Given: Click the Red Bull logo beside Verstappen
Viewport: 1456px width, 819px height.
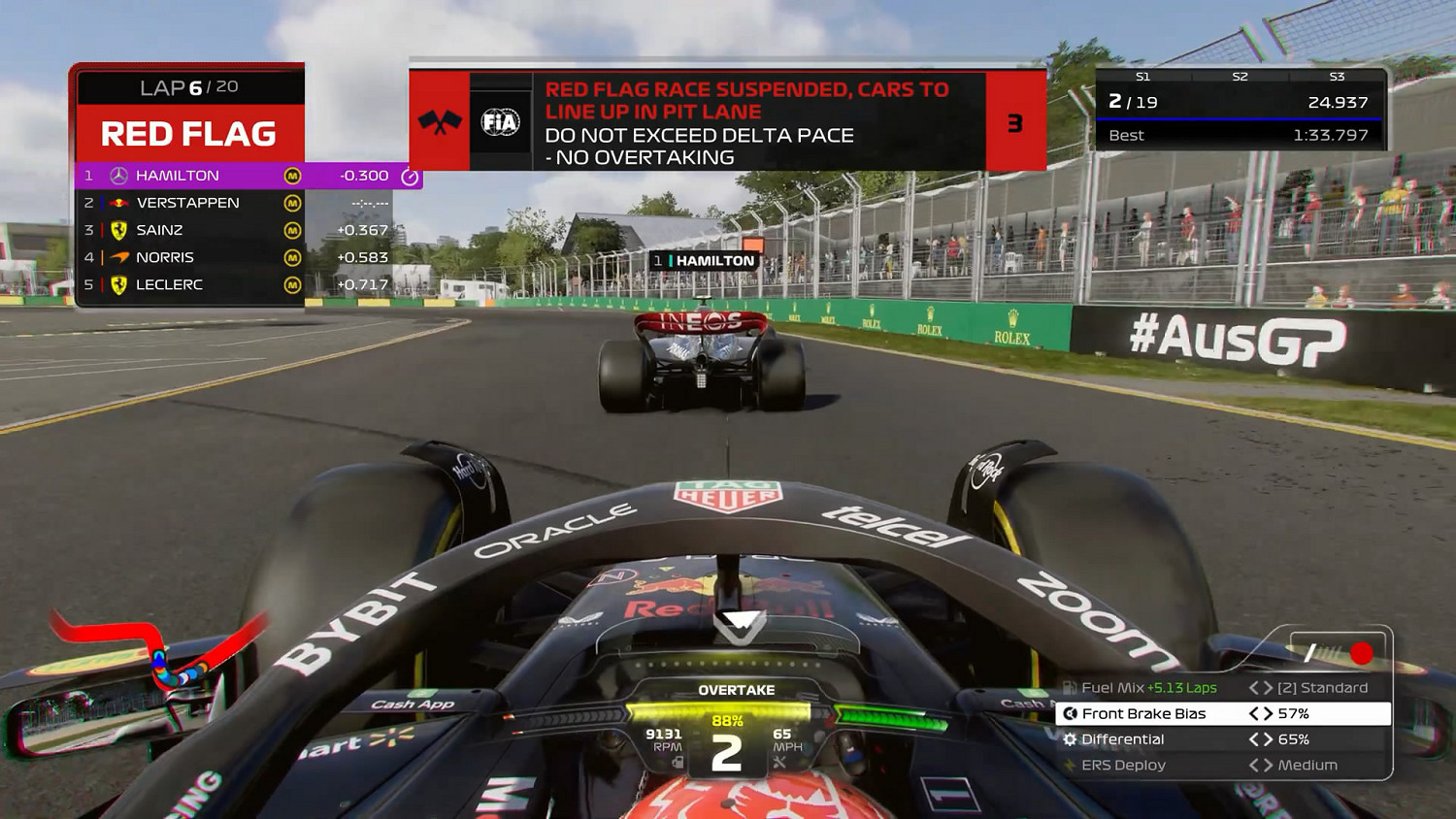Looking at the screenshot, I should pyautogui.click(x=118, y=203).
